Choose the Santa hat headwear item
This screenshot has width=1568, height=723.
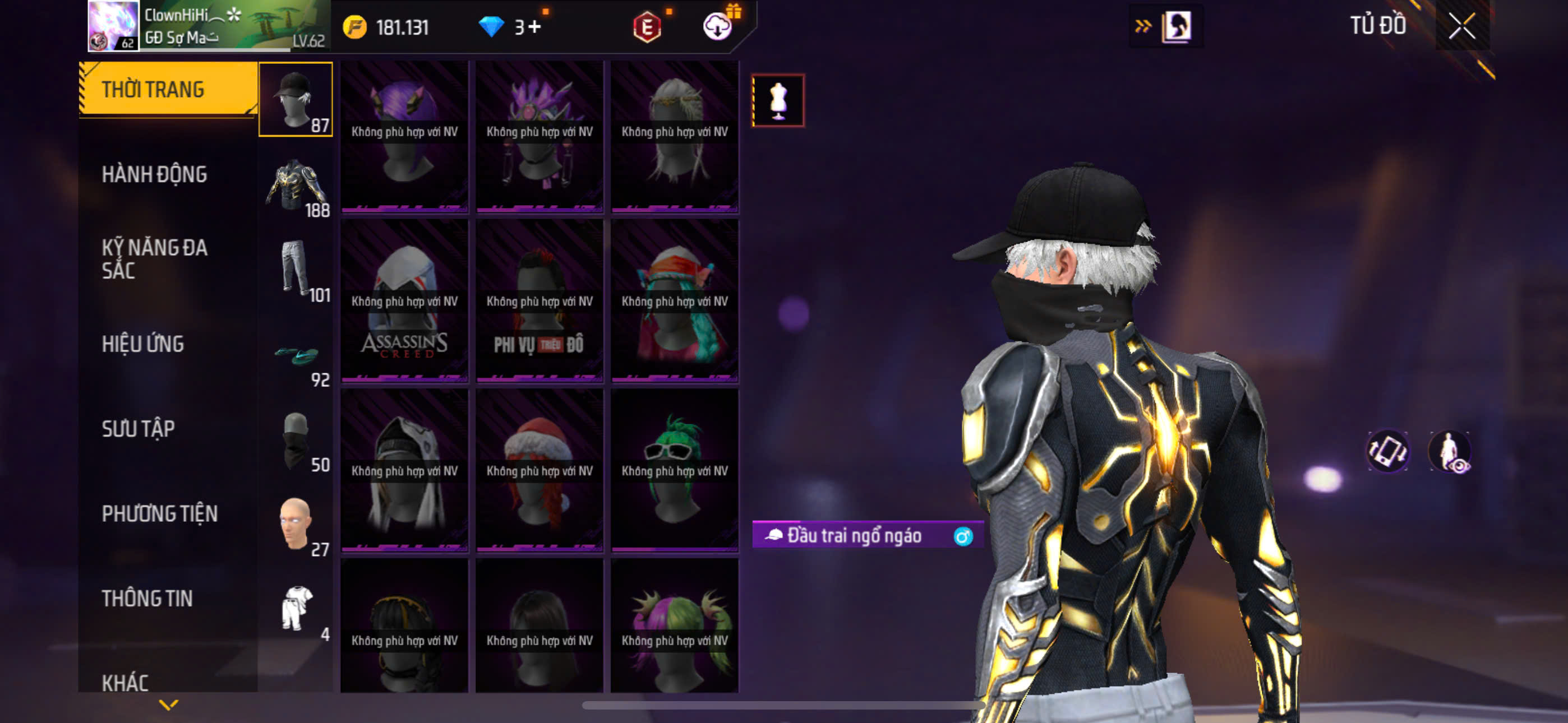(x=539, y=471)
